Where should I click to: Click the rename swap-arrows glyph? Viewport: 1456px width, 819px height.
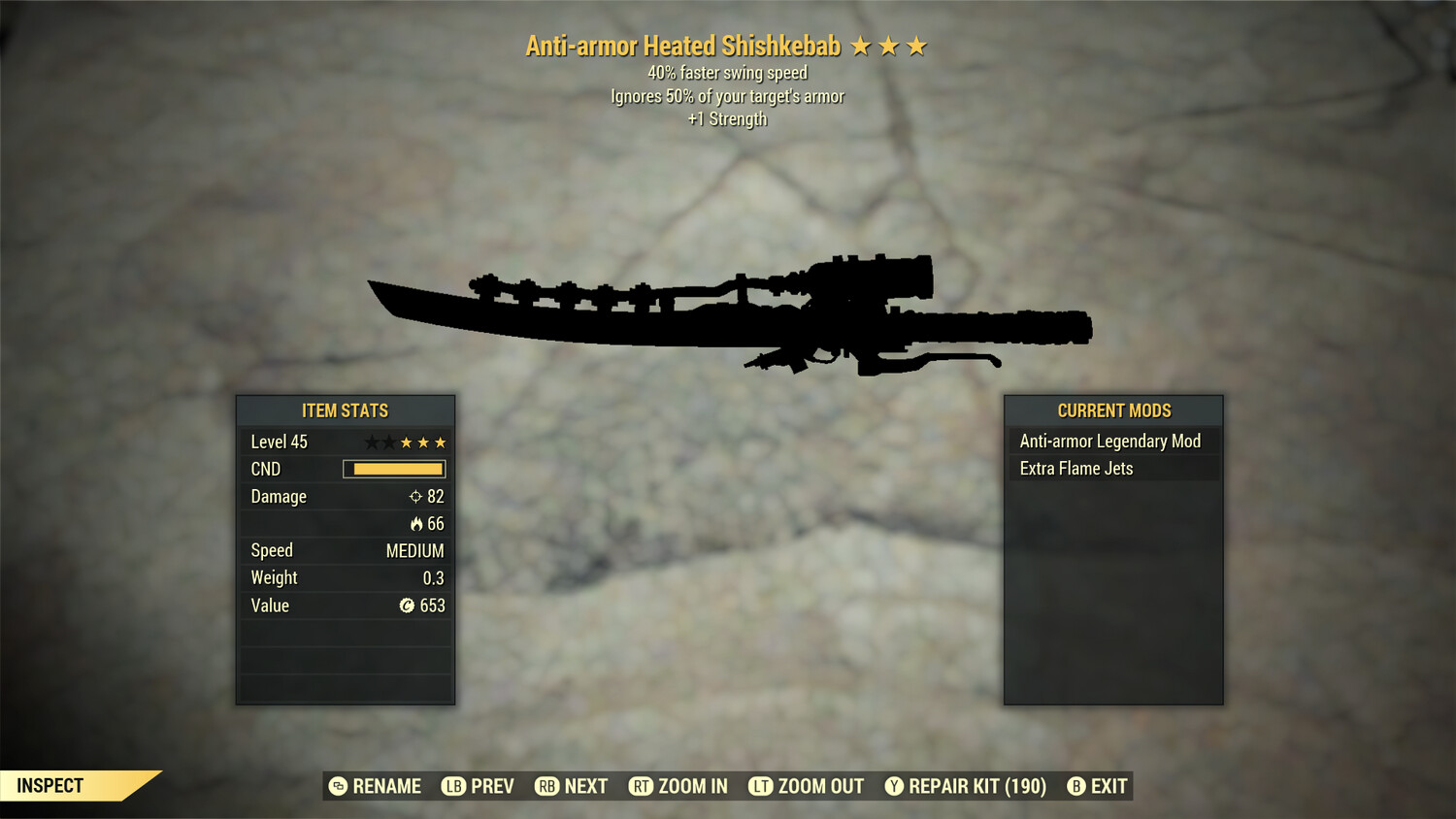pos(338,786)
